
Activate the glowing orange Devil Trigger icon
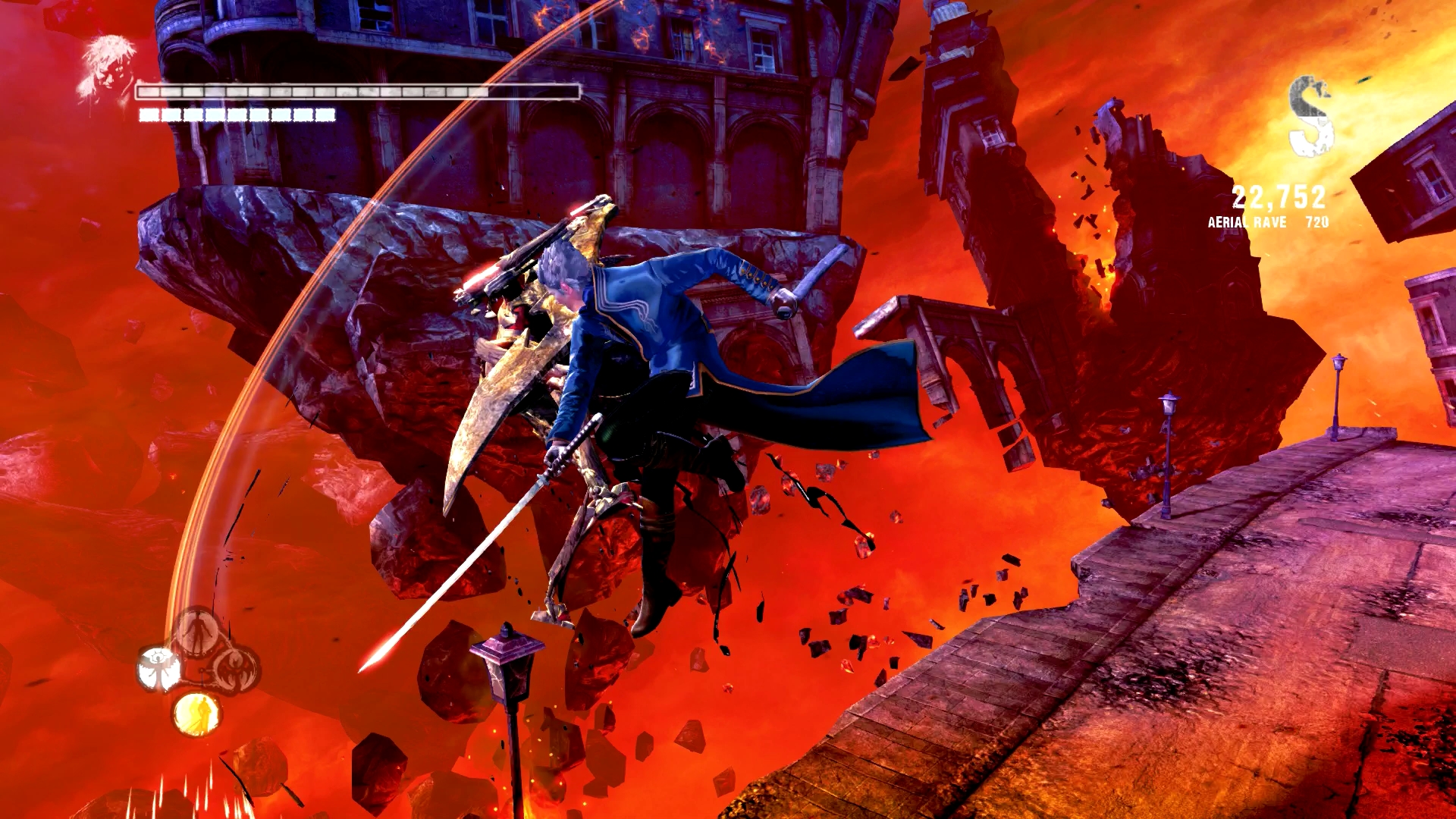[196, 714]
